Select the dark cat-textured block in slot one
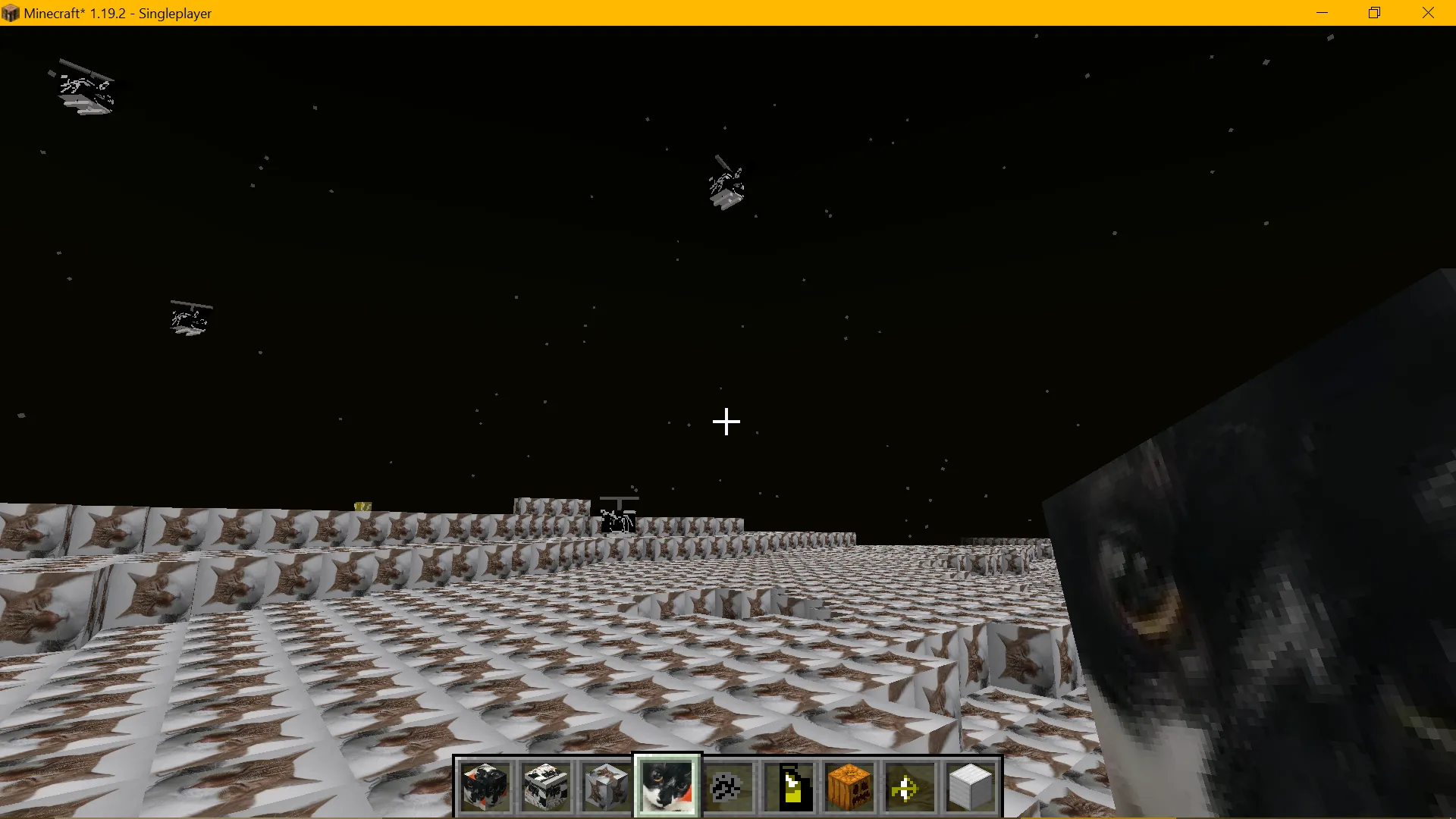Viewport: 1456px width, 819px height. (x=485, y=786)
